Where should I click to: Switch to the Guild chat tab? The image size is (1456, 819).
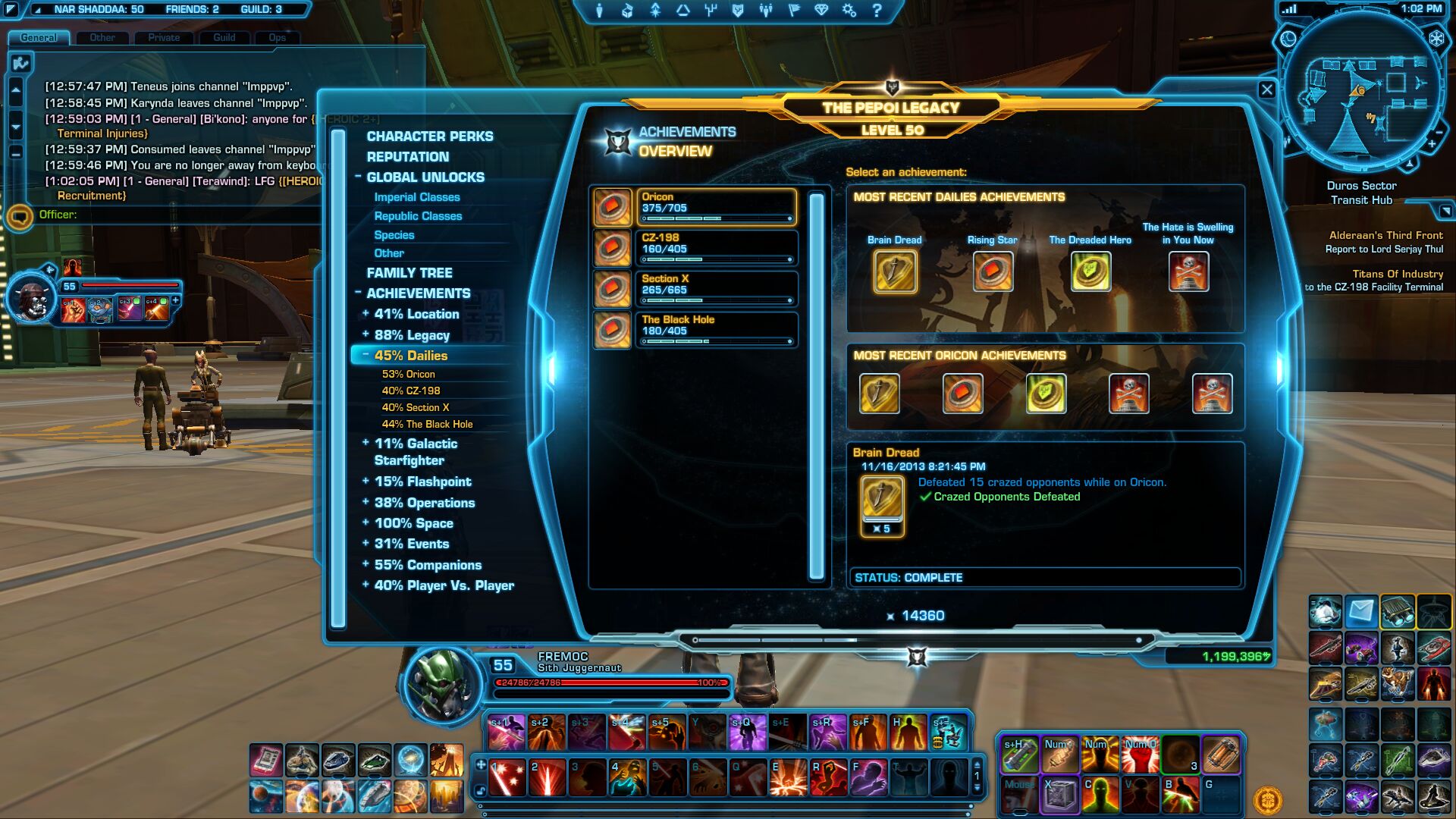(x=224, y=37)
